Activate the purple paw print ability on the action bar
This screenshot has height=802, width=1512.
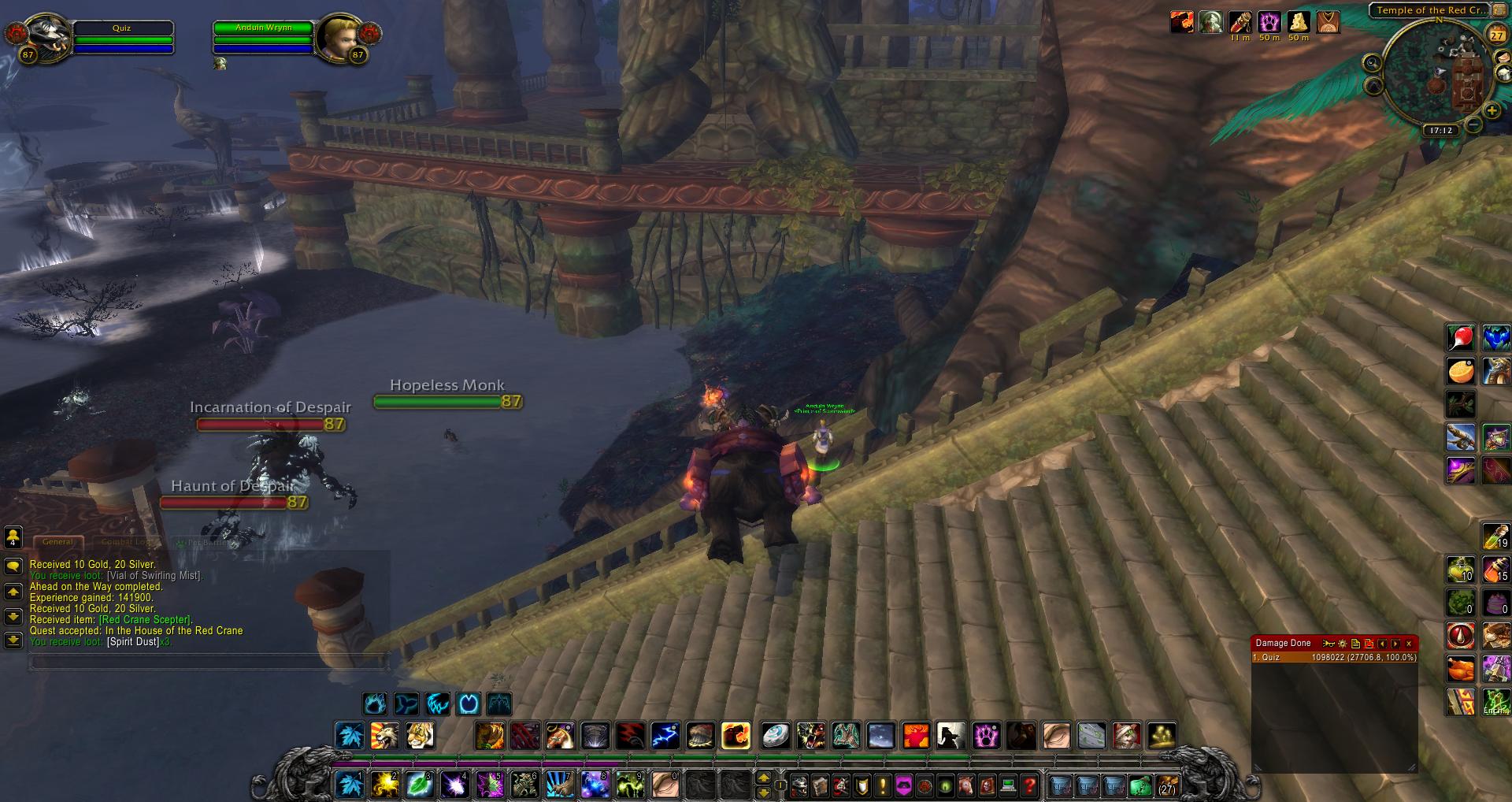(x=986, y=736)
